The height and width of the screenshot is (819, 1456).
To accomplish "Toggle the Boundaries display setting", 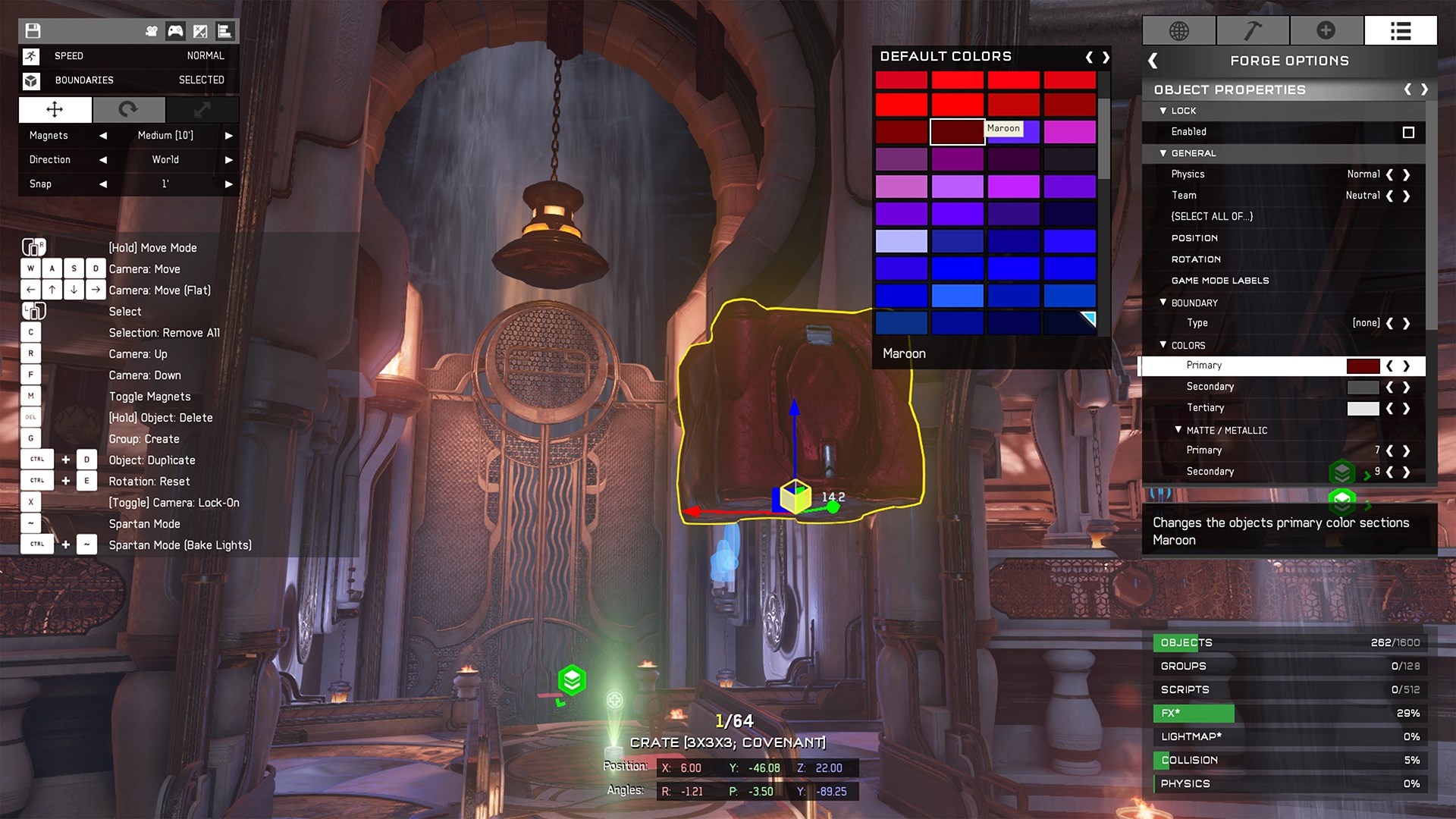I will [202, 80].
